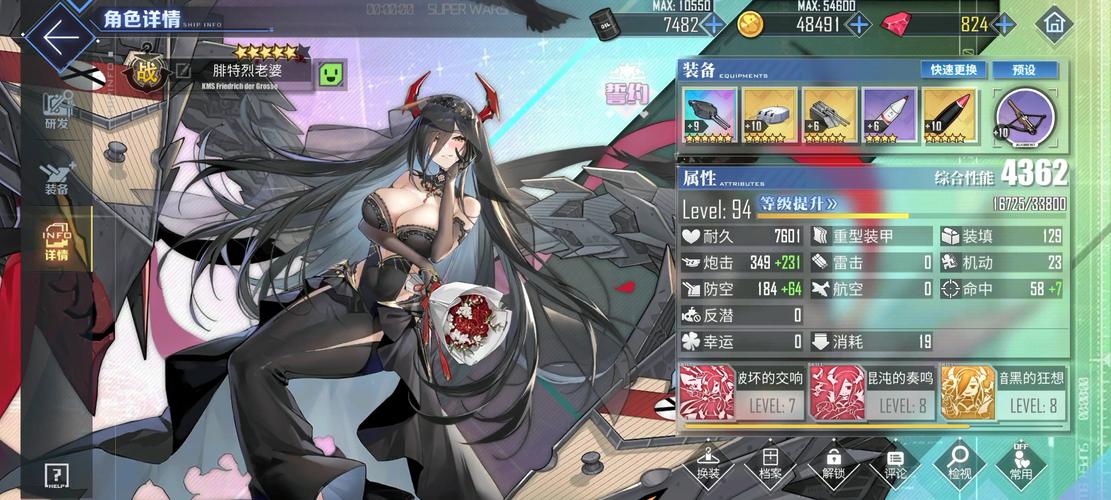View the golden LEVEL 8 skill on the right
Viewport: 1111px width, 500px height.
pos(1003,392)
